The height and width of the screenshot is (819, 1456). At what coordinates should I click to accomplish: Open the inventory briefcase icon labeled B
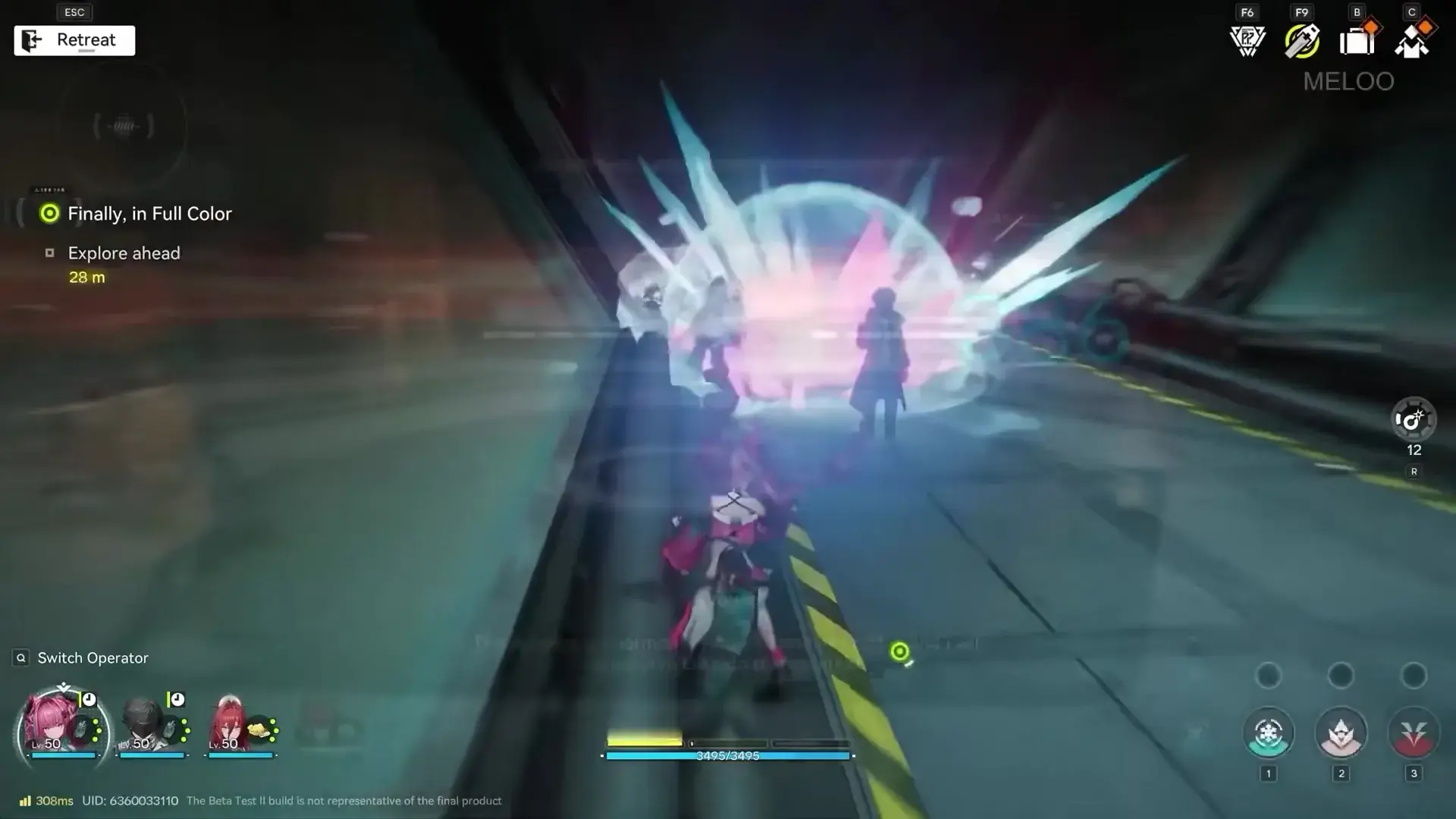click(x=1357, y=42)
